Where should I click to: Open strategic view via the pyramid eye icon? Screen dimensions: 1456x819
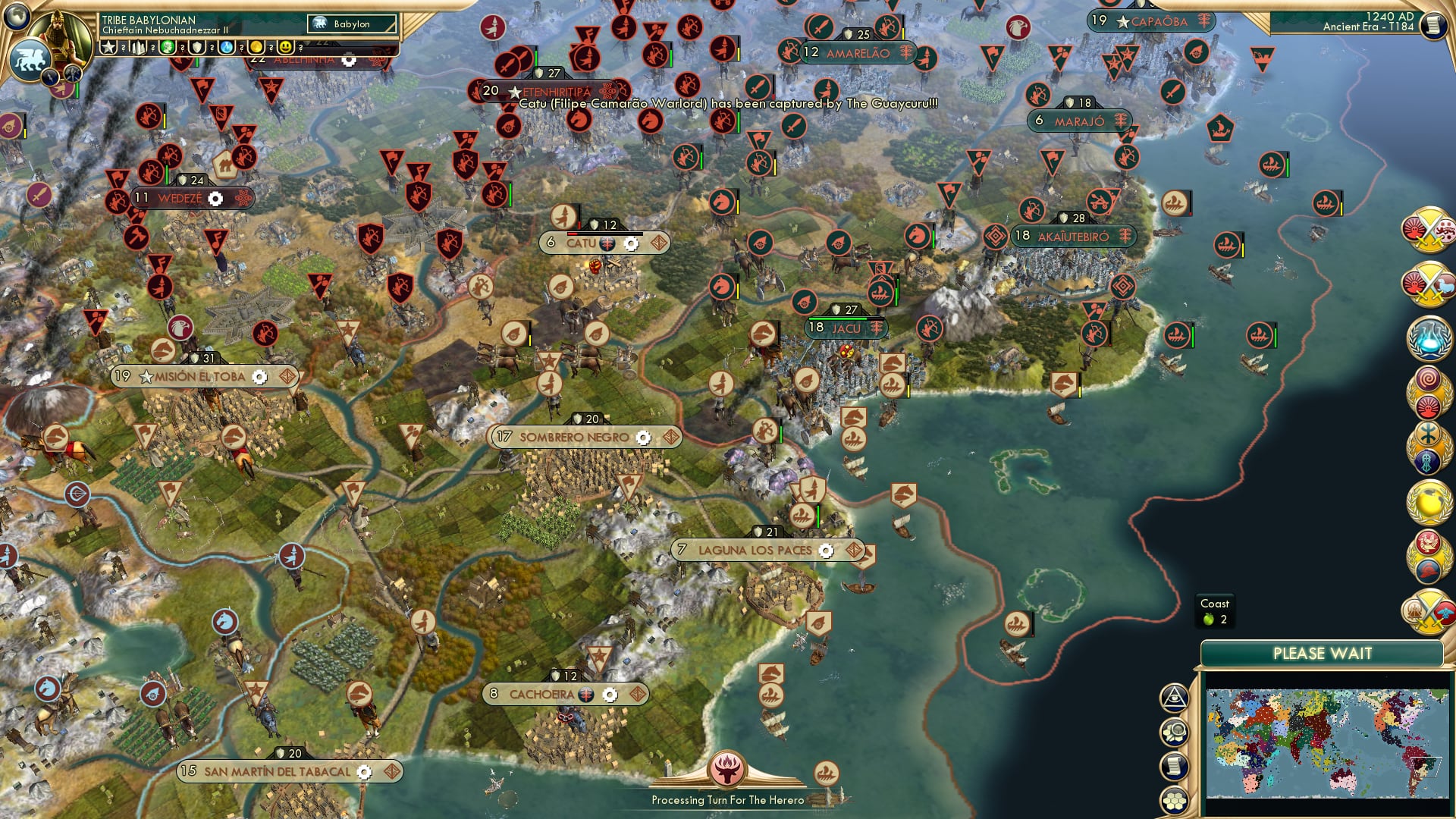pos(1174,697)
